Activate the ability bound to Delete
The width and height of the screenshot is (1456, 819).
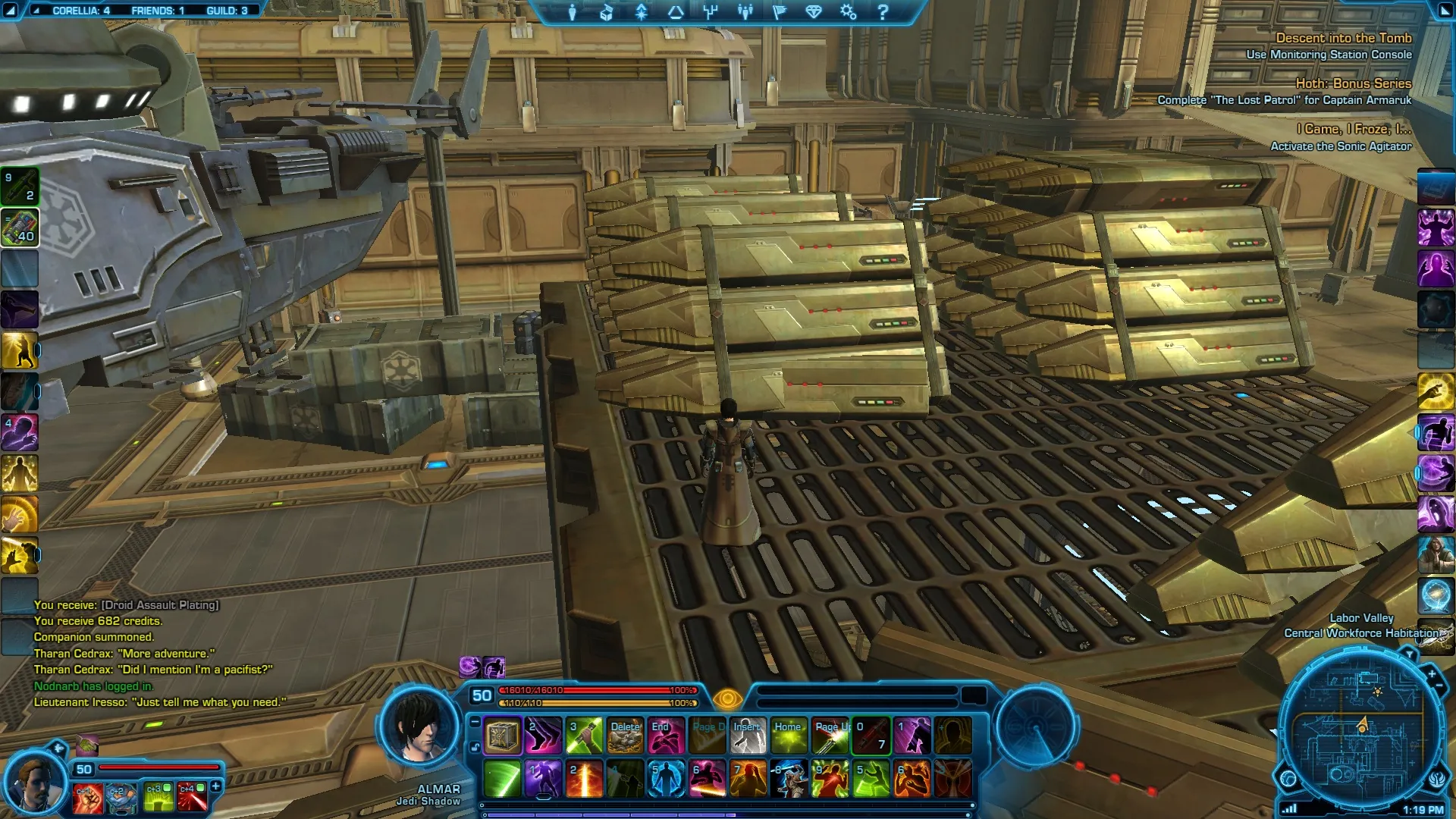pyautogui.click(x=625, y=736)
